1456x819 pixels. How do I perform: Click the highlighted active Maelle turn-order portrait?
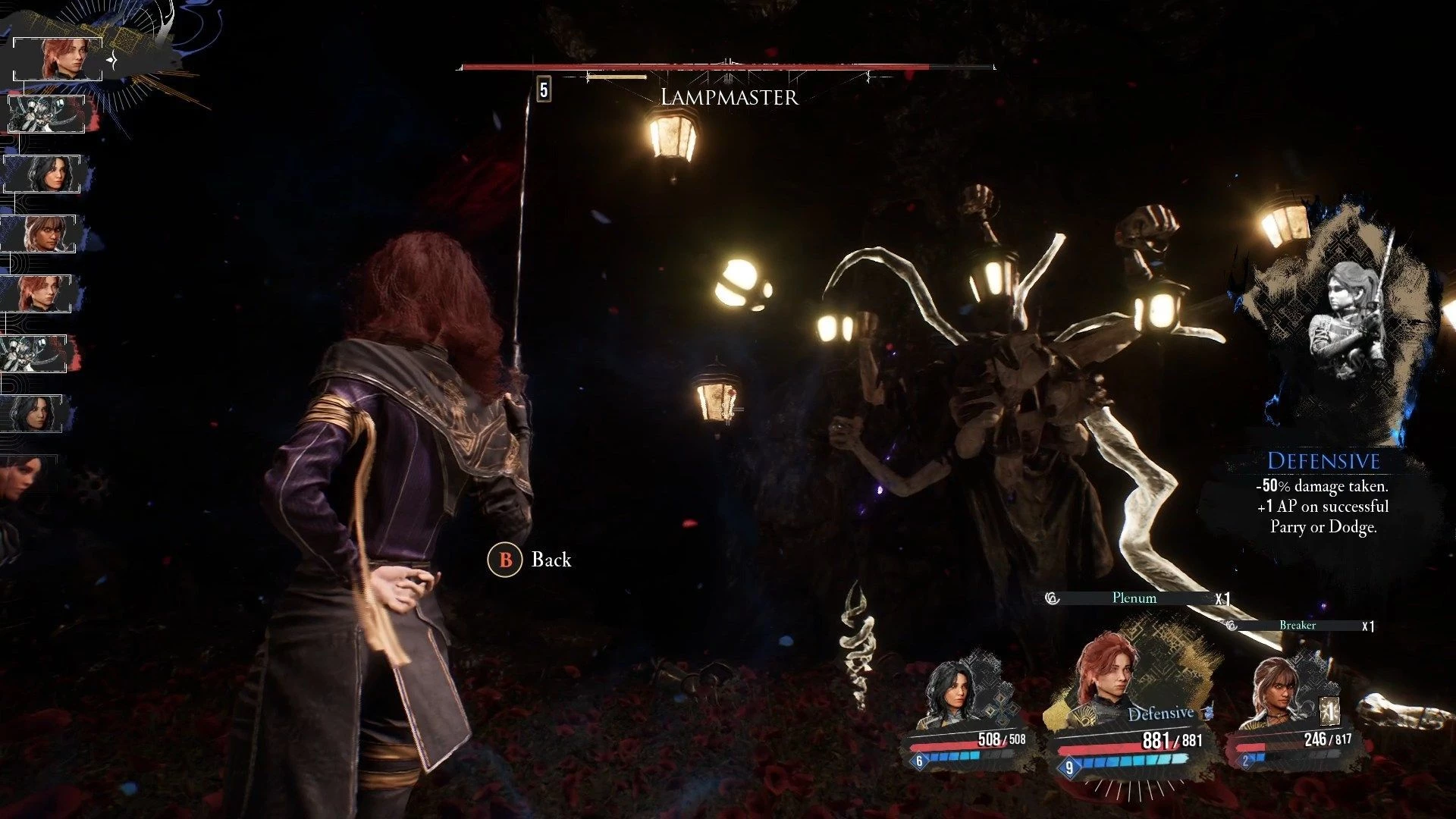[58, 58]
